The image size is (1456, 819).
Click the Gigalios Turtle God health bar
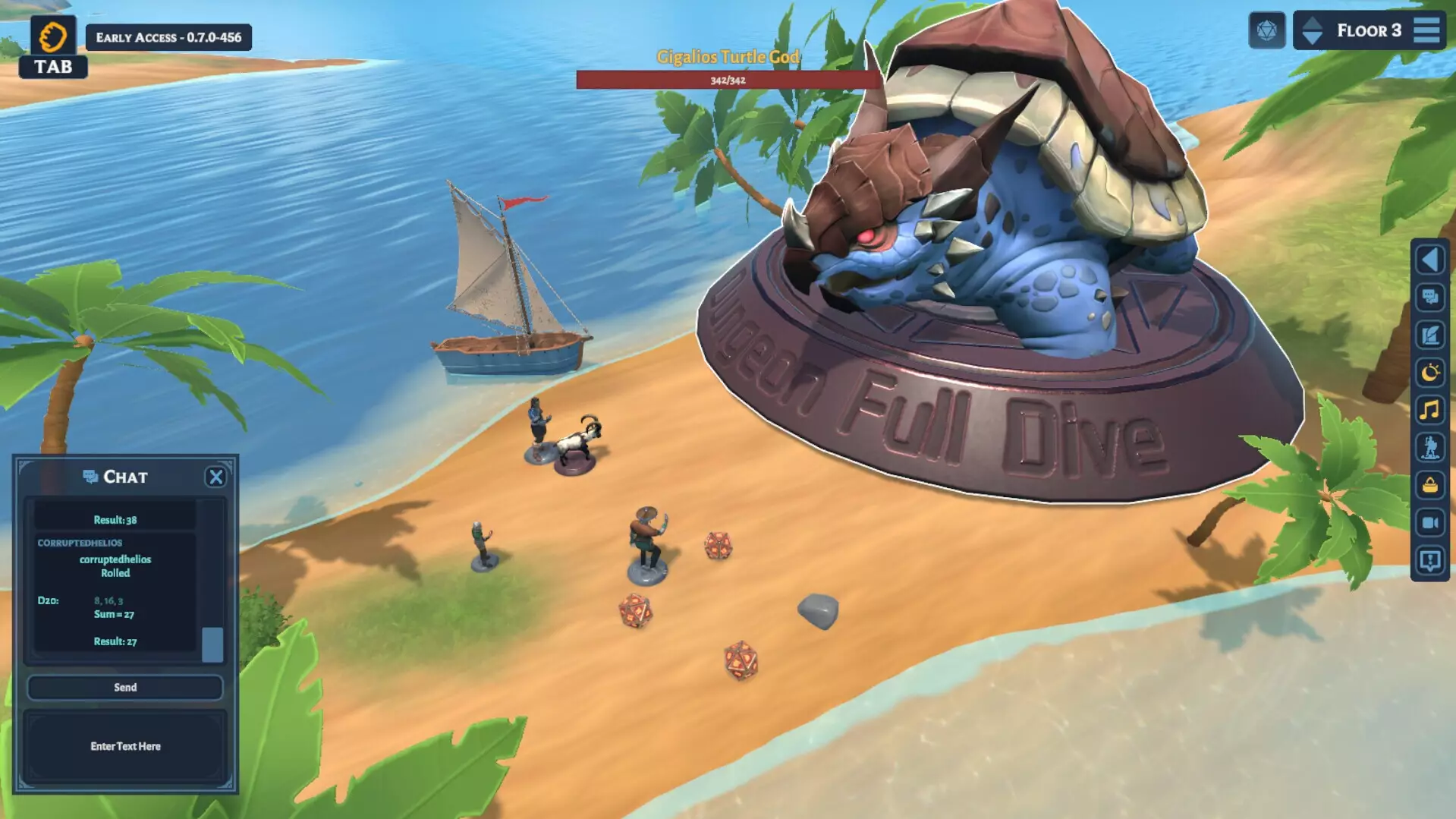(726, 79)
